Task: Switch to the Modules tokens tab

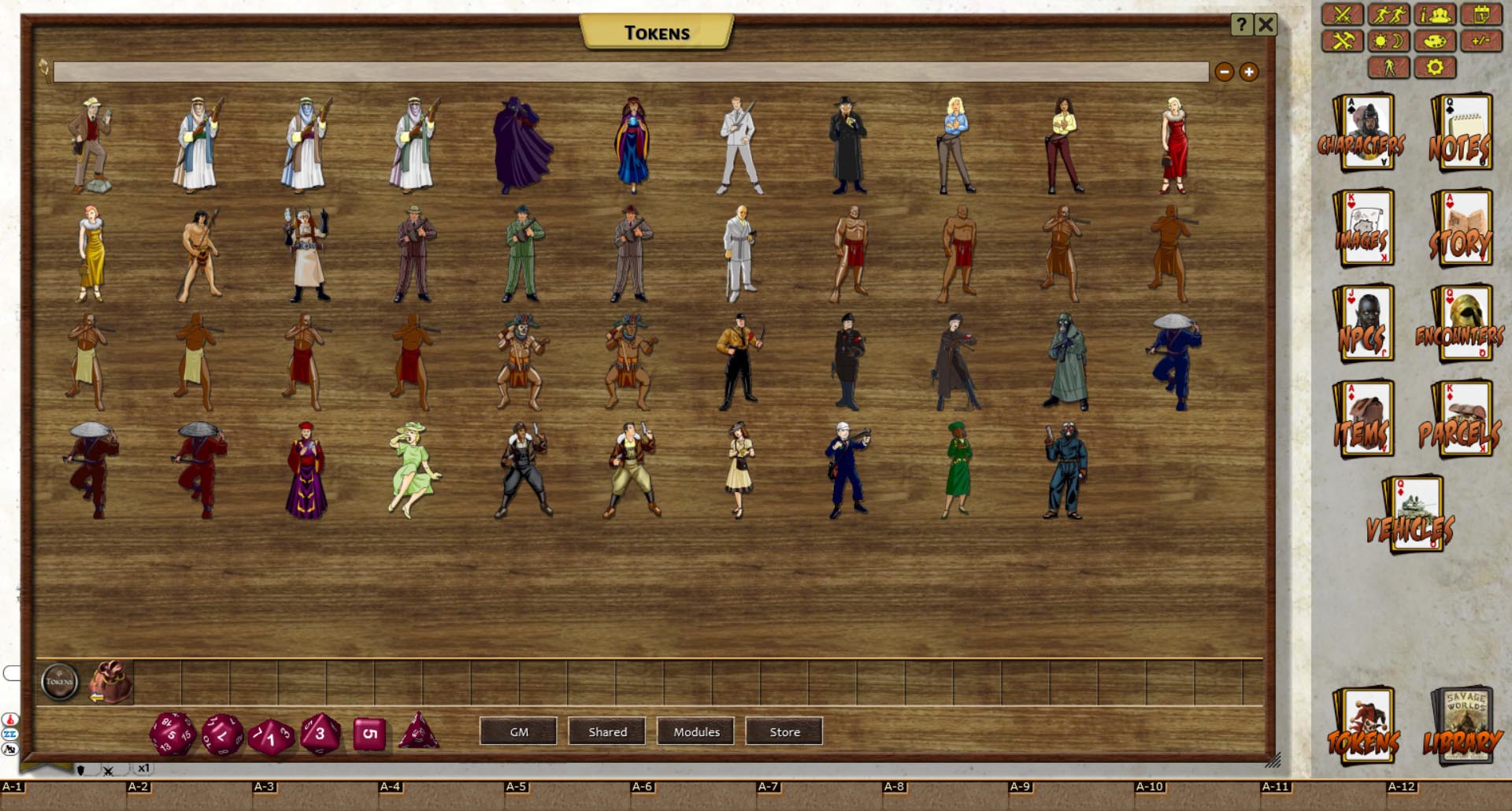Action: (695, 731)
